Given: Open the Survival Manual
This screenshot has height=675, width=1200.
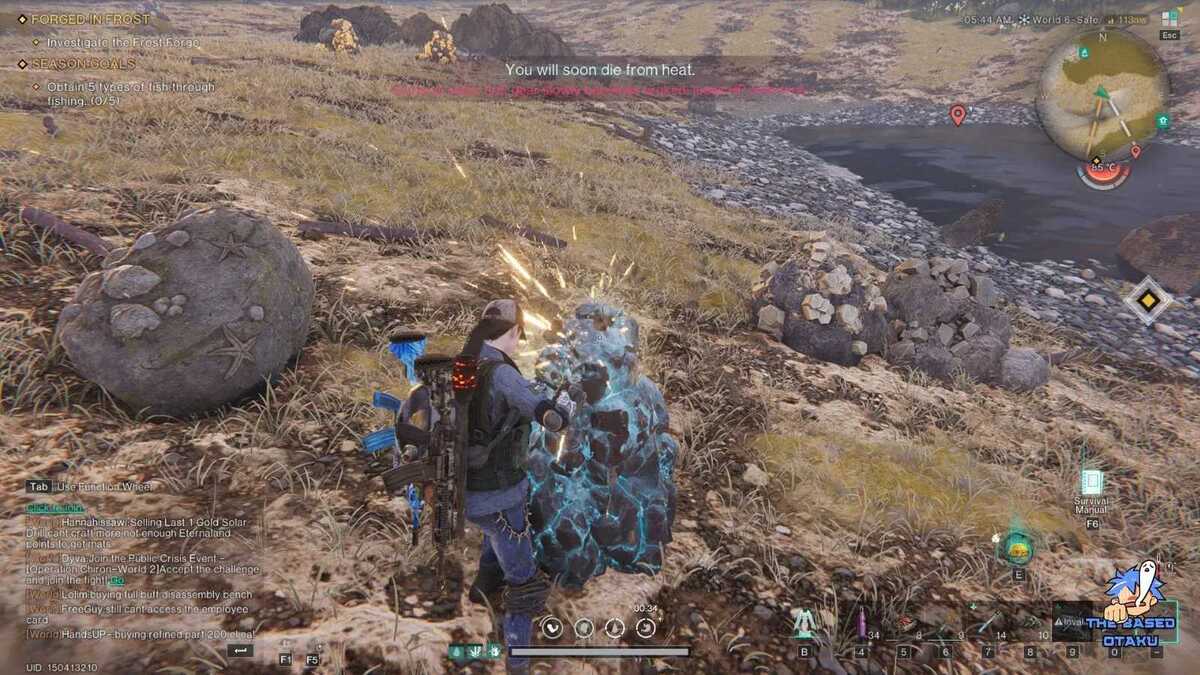Looking at the screenshot, I should coord(1091,483).
